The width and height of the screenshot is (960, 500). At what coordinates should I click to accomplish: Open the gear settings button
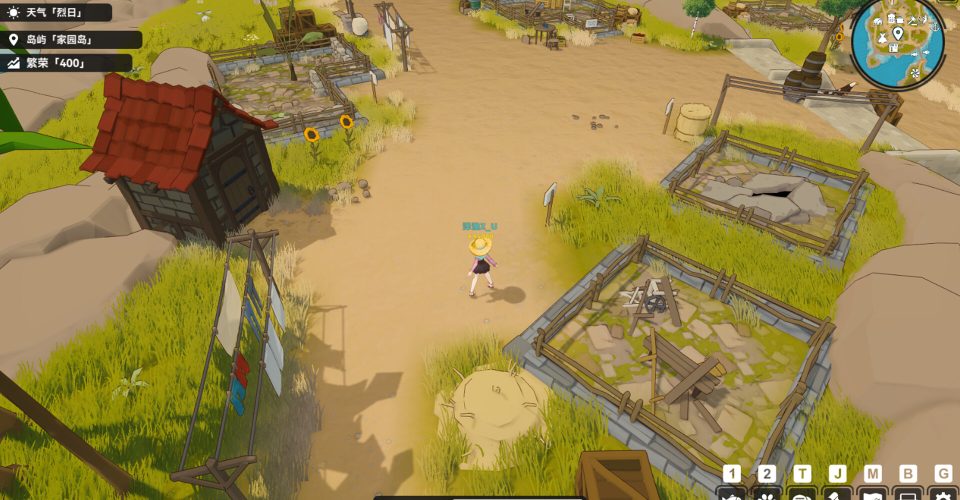(x=942, y=494)
